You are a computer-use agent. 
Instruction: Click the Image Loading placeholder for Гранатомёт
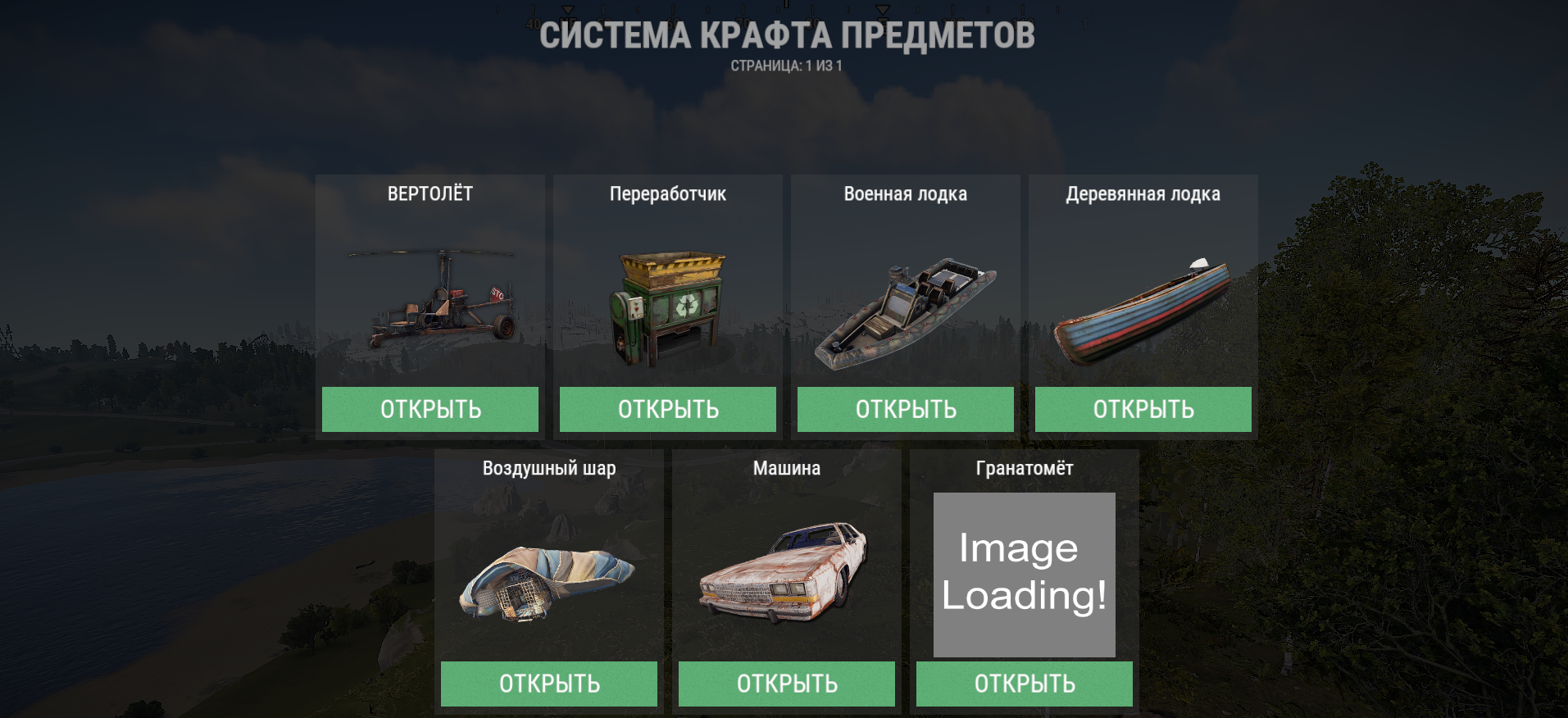pos(1023,574)
